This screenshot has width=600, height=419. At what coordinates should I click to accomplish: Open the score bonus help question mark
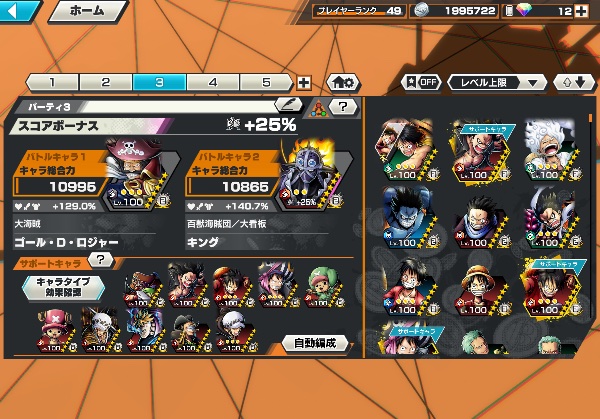(x=343, y=106)
